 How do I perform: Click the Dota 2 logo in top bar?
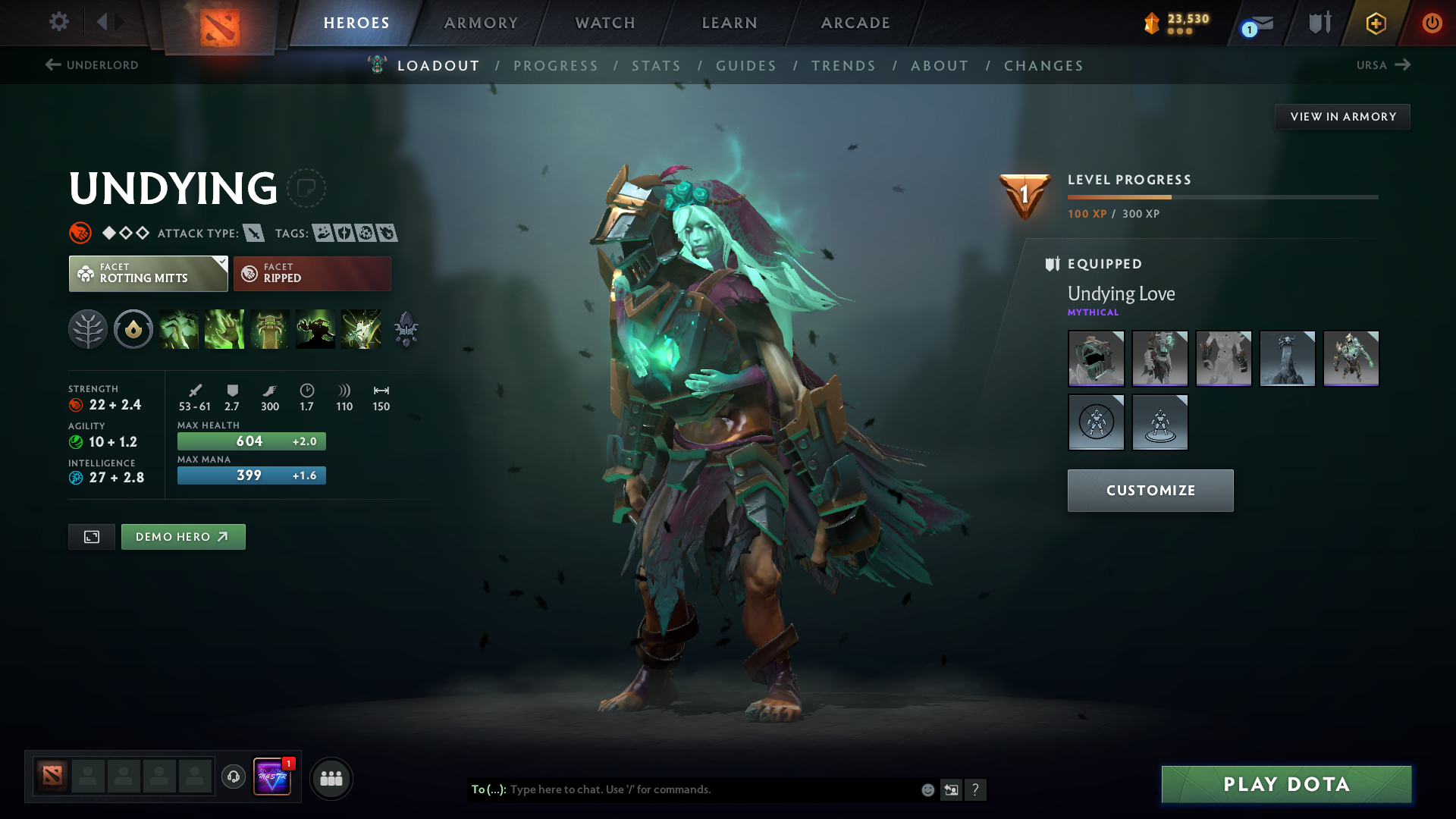[x=218, y=23]
